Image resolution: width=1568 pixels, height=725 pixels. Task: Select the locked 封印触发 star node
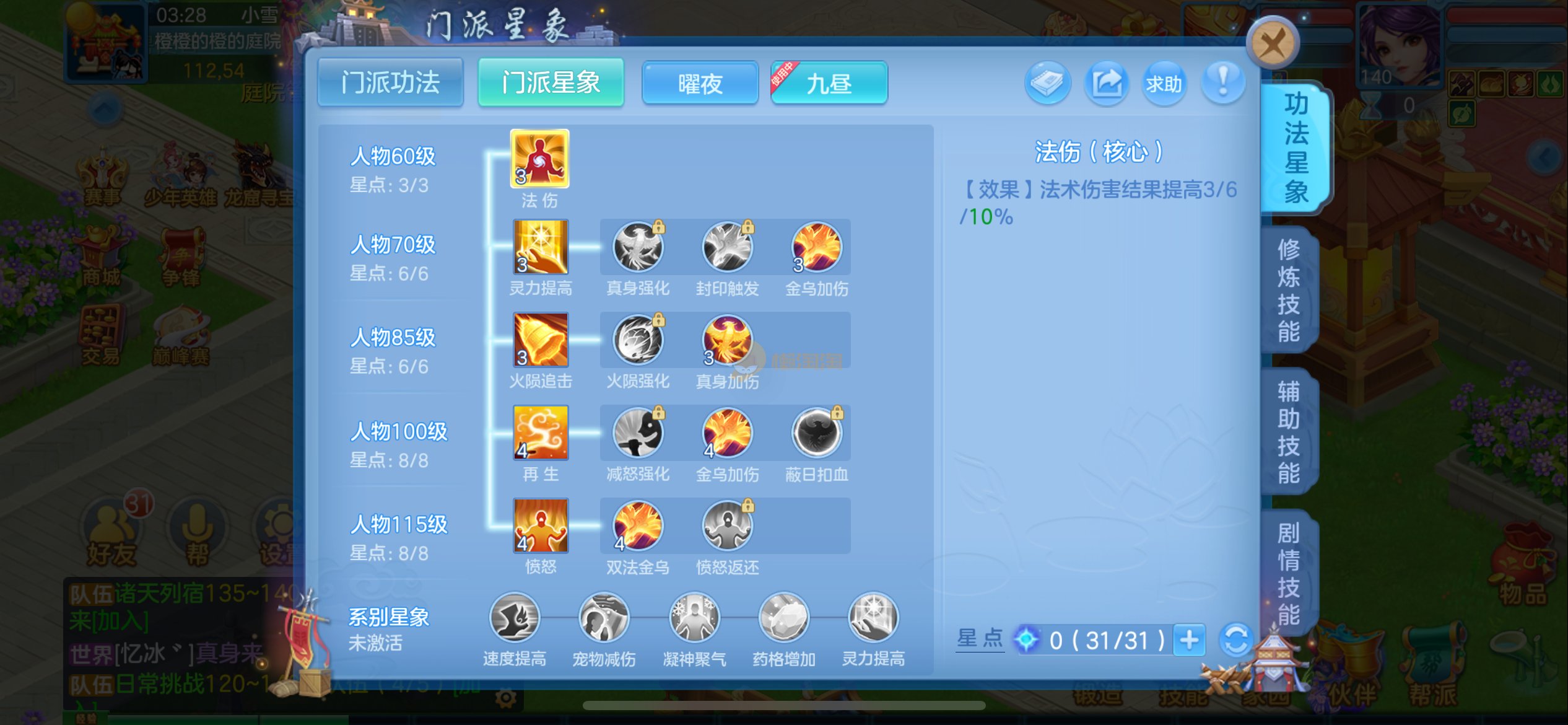point(727,247)
